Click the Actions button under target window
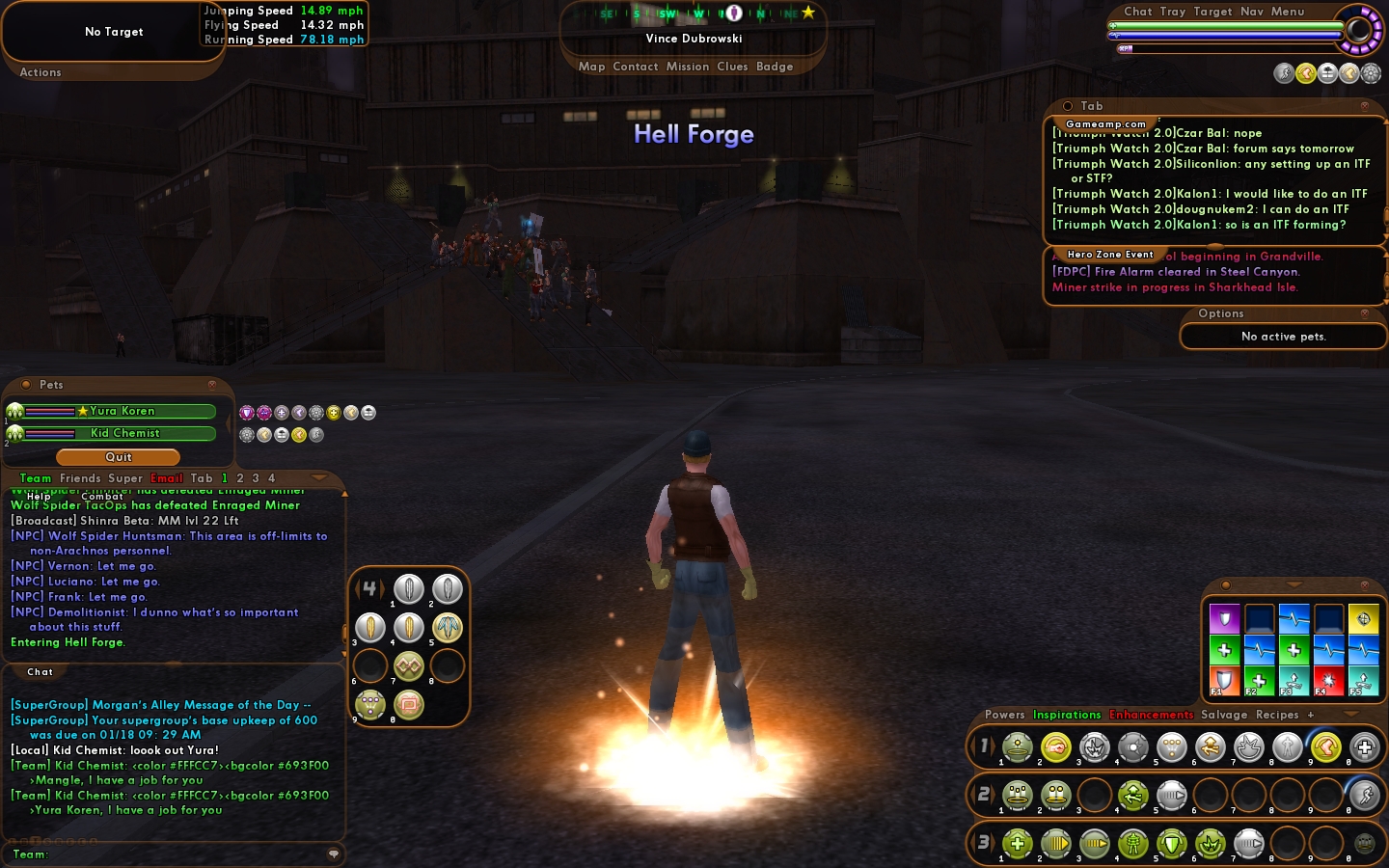1389x868 pixels. (41, 72)
